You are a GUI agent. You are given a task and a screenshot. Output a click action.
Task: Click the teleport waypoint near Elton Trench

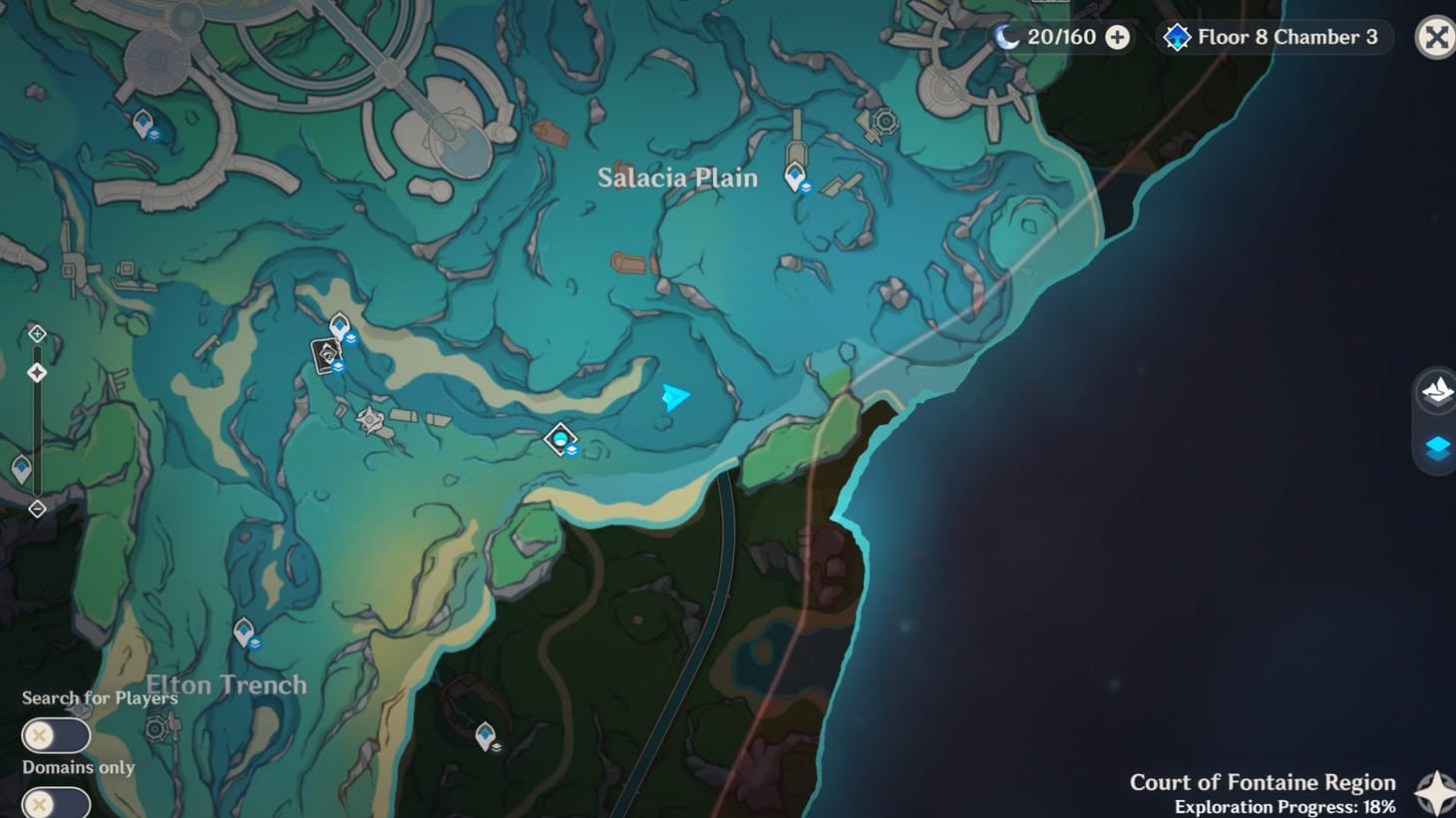(x=242, y=630)
